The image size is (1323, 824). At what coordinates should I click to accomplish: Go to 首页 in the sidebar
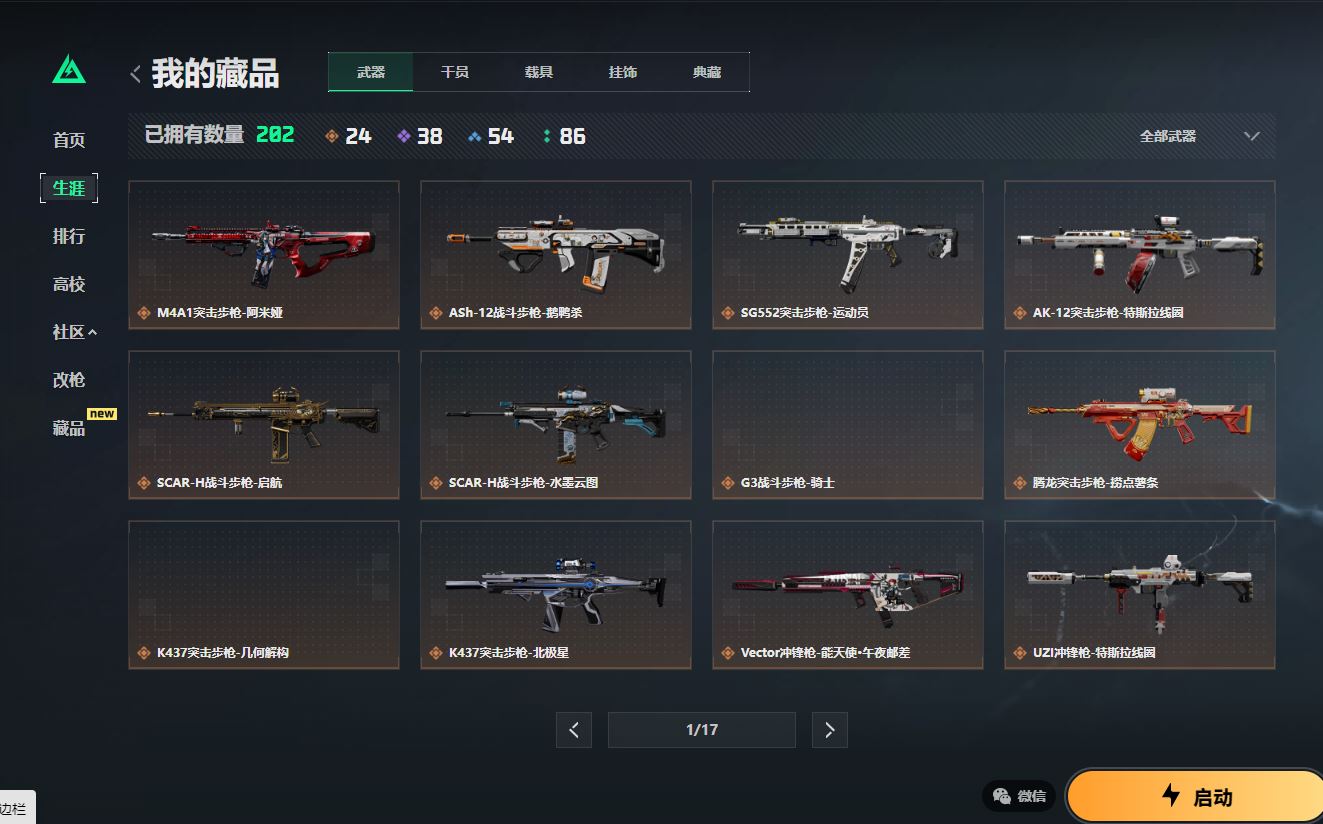(69, 140)
